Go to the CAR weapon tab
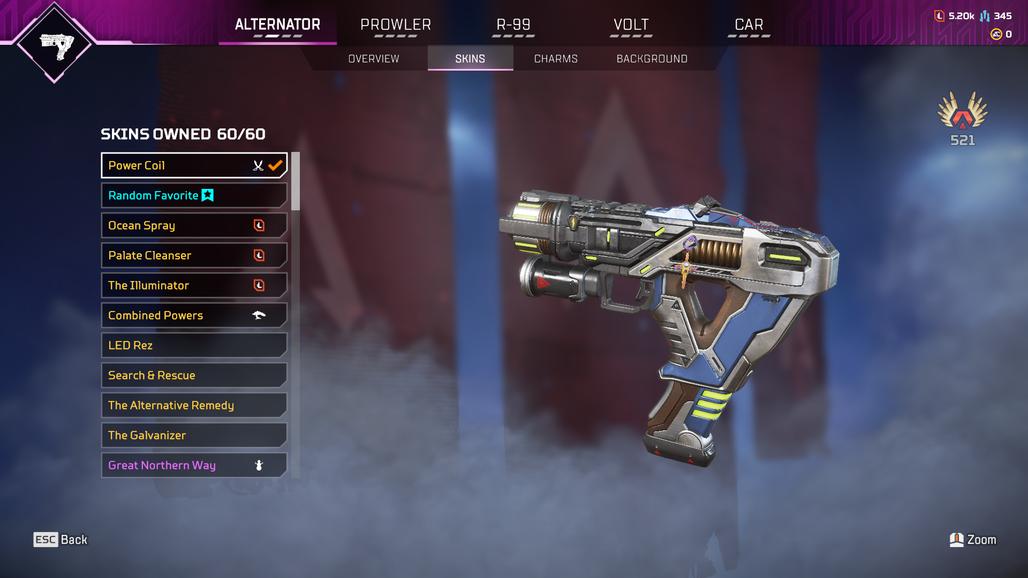 [748, 25]
